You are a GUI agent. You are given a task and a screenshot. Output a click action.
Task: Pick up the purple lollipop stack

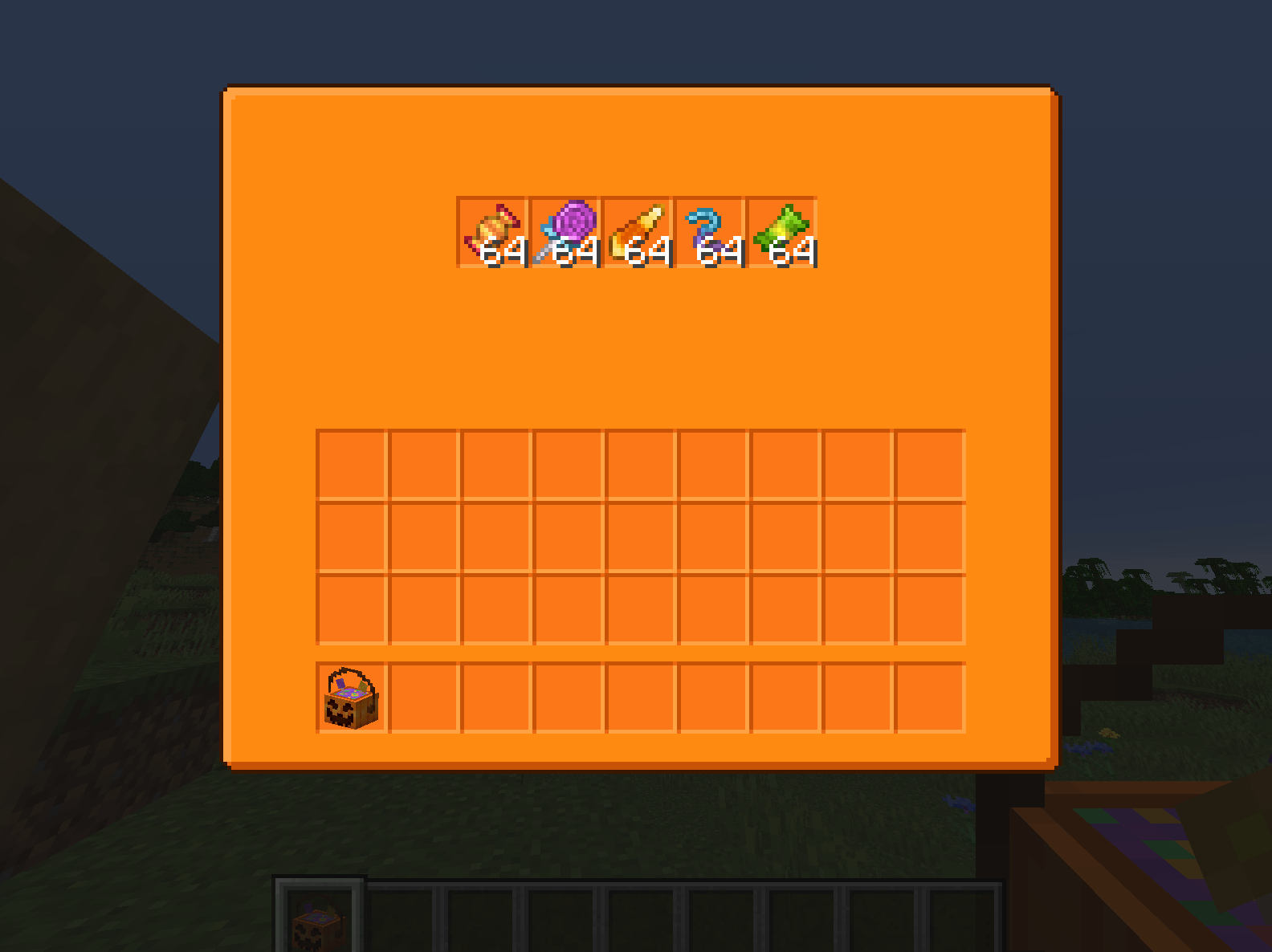click(565, 233)
